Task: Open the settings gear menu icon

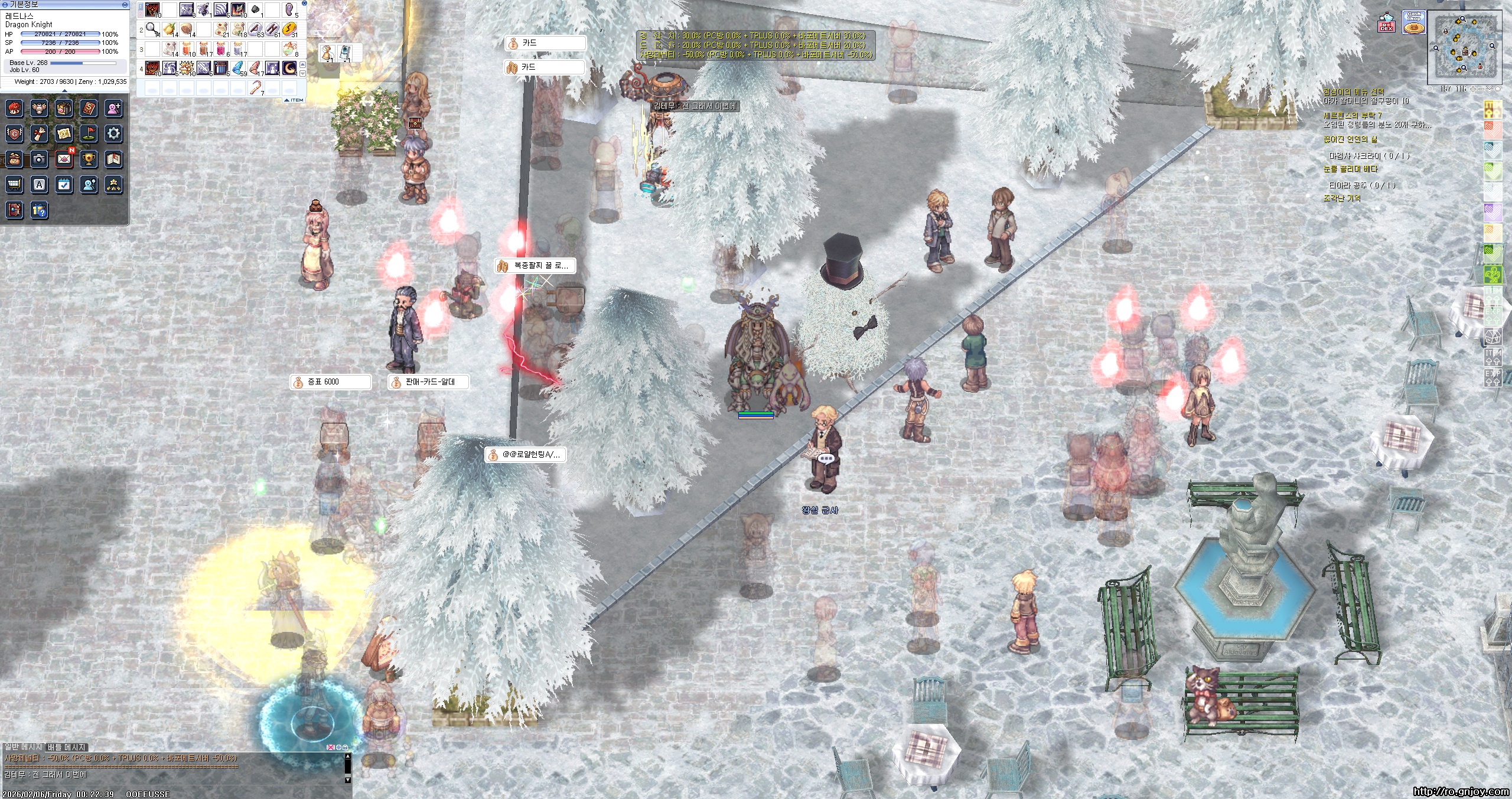Action: coord(114,133)
